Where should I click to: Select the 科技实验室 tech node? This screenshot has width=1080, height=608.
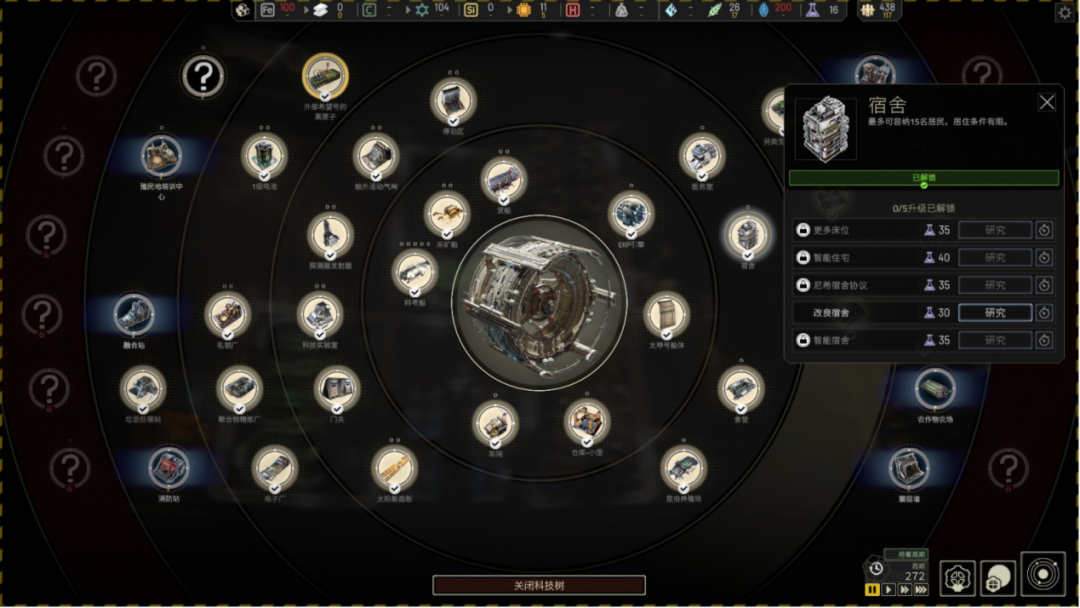(320, 314)
